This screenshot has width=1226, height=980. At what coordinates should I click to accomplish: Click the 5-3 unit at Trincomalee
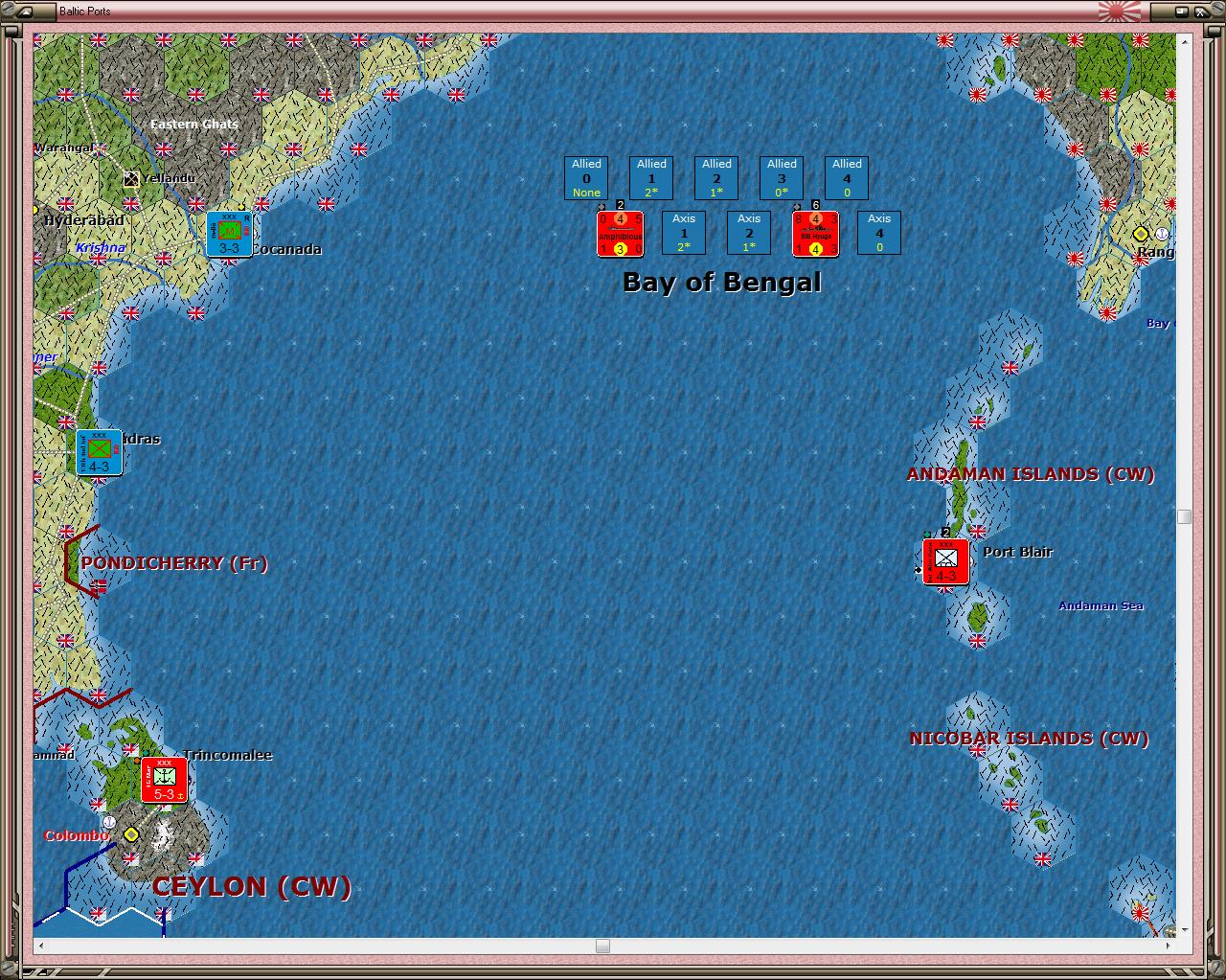(x=164, y=779)
